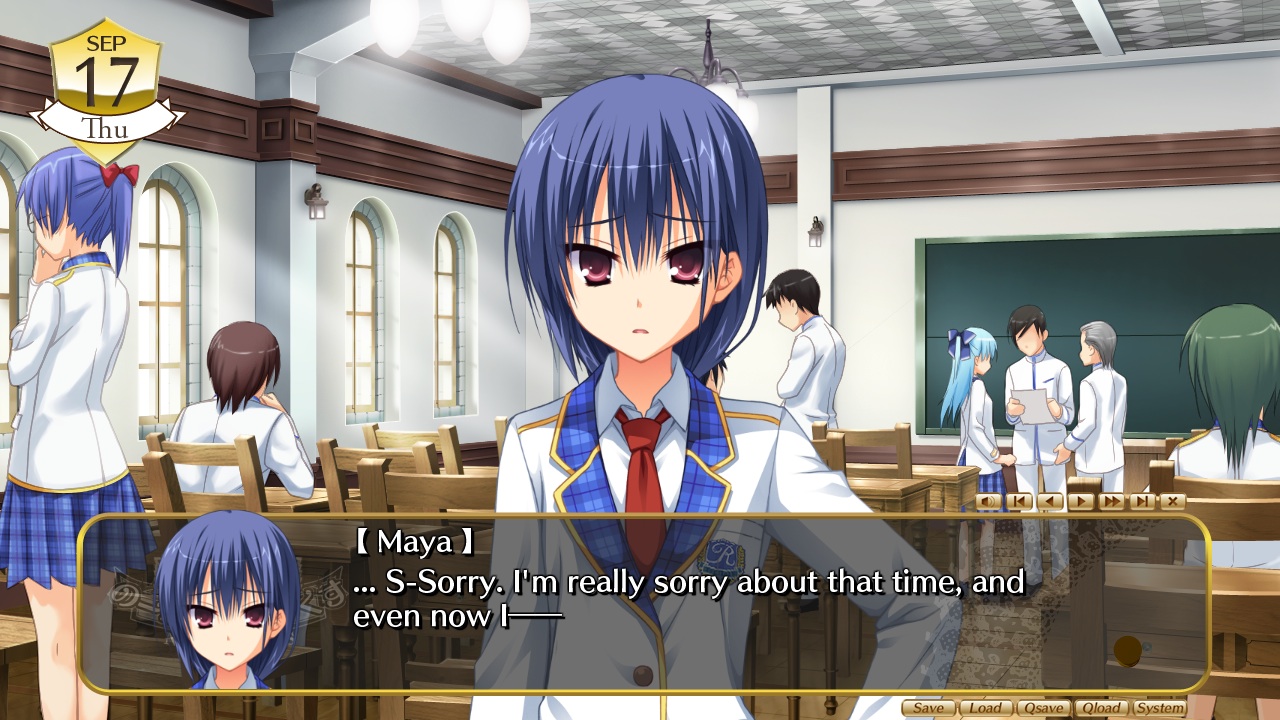This screenshot has height=720, width=1280.
Task: Open the System menu
Action: [x=1159, y=708]
